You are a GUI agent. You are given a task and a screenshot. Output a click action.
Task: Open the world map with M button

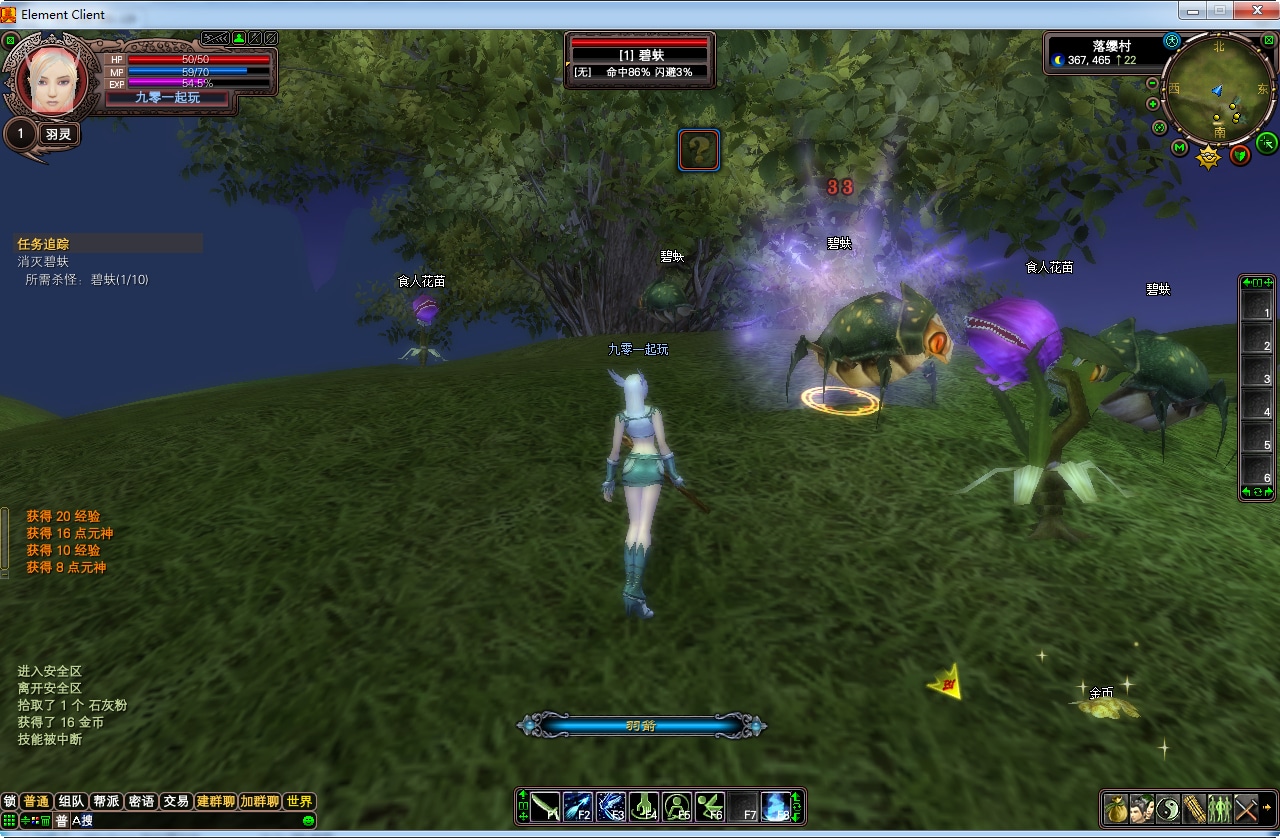click(1180, 148)
